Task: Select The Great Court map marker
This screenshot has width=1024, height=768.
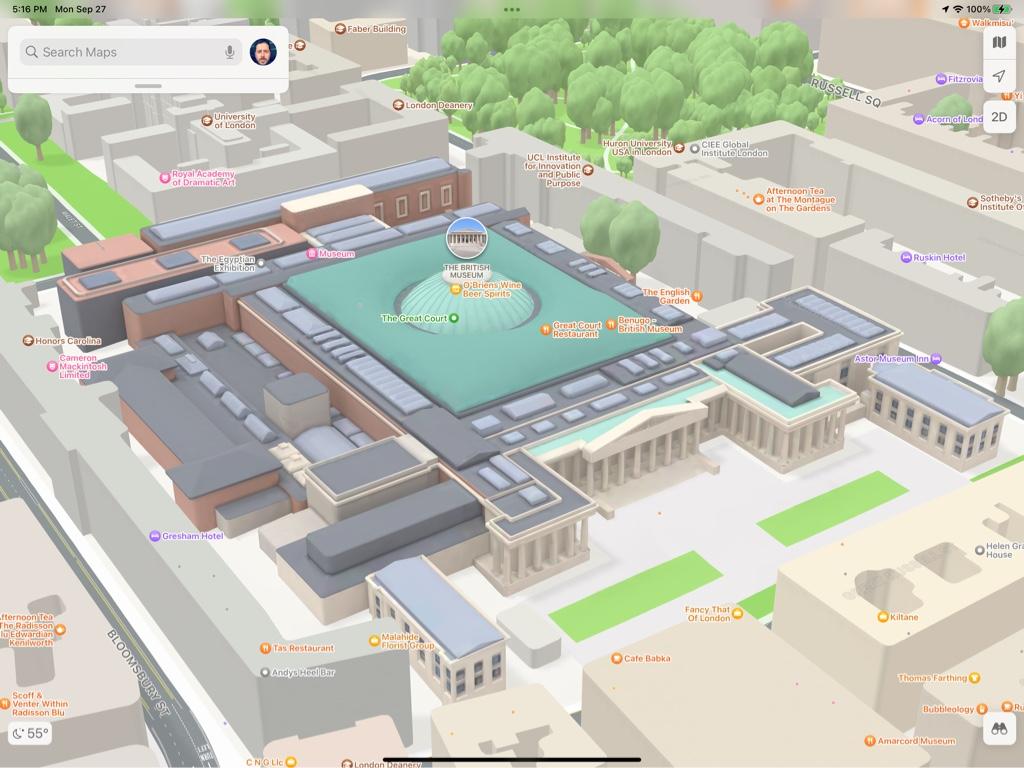Action: click(454, 318)
